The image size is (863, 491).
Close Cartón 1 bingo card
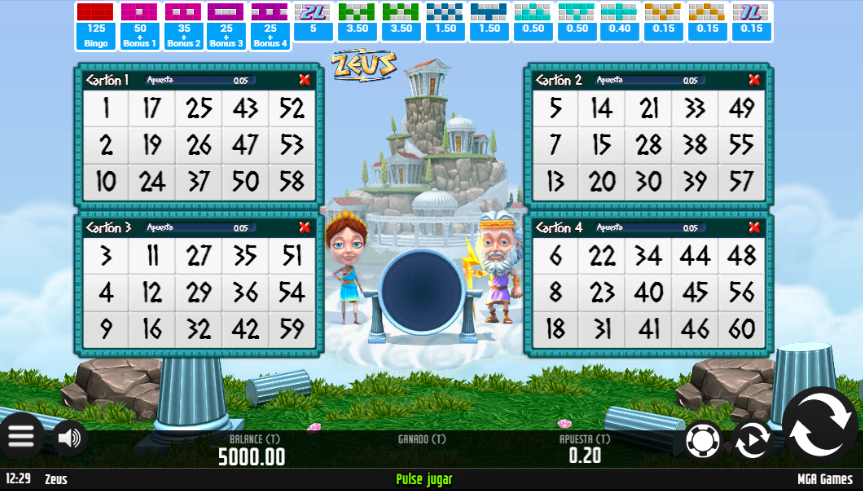point(304,80)
